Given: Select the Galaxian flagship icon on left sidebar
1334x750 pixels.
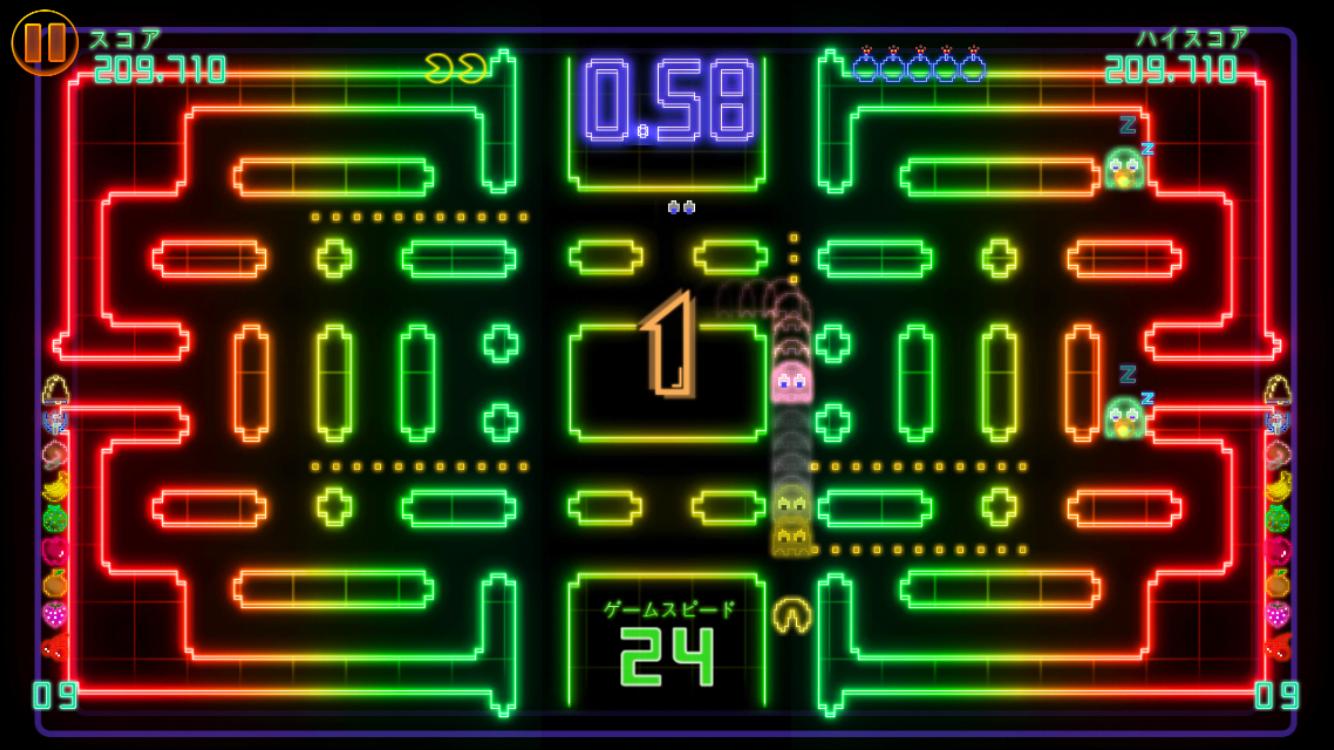Looking at the screenshot, I should [x=53, y=421].
